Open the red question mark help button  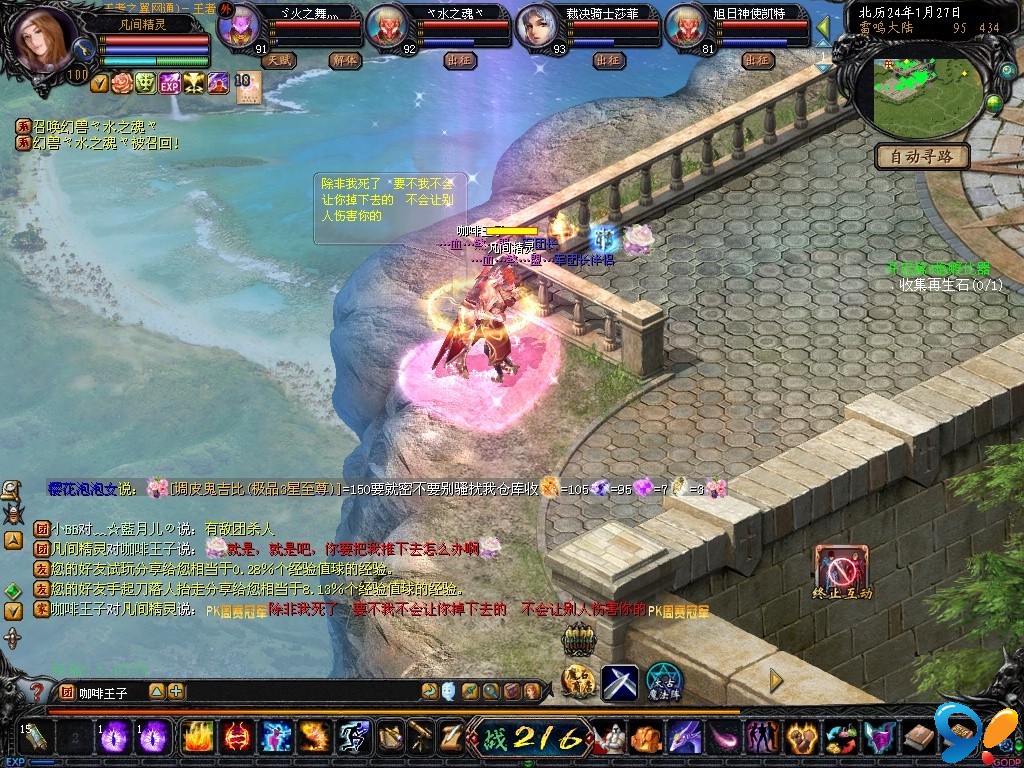tap(36, 691)
